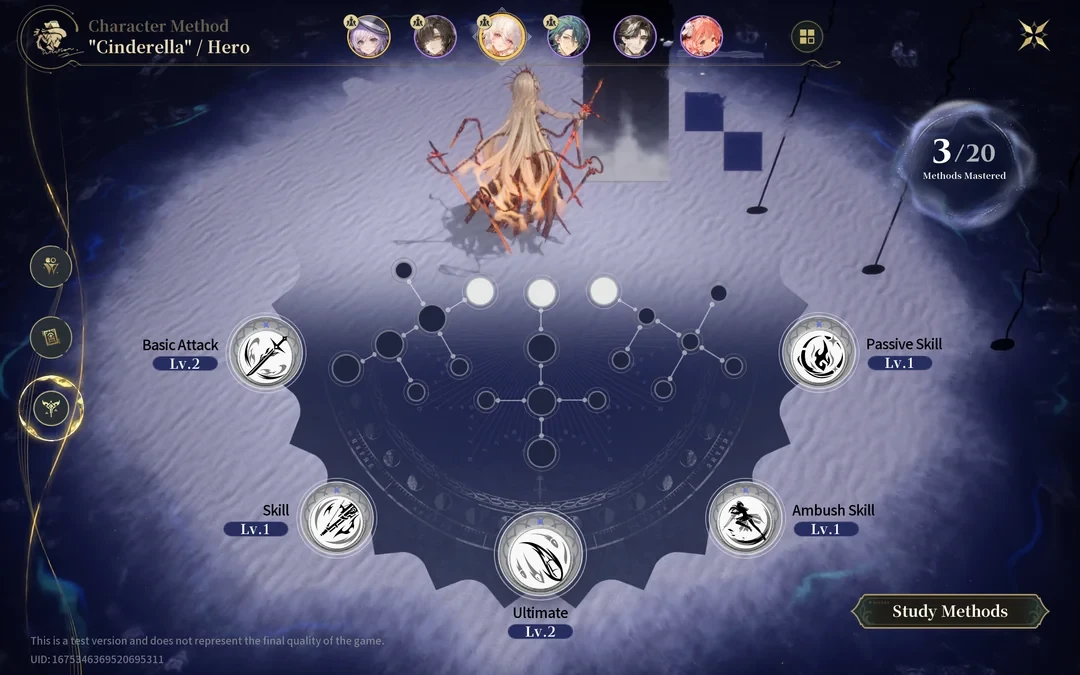The image size is (1080, 675).
Task: Select the dark-haired man portrait without badge
Action: pos(634,37)
